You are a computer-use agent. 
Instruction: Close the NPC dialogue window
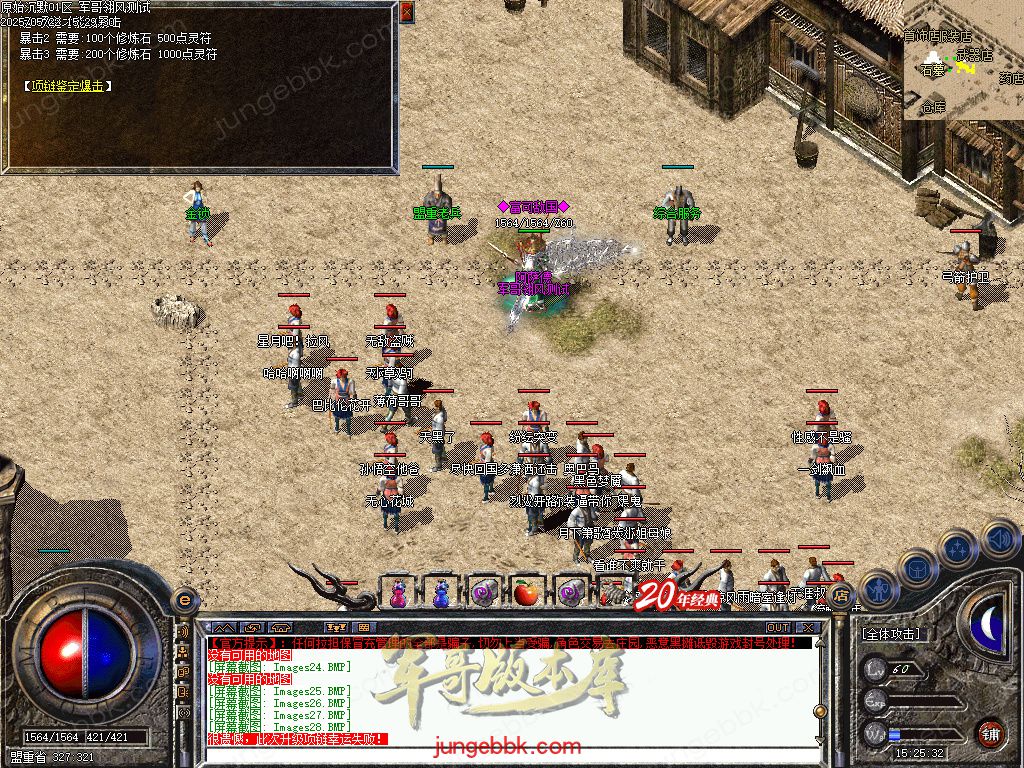pos(406,12)
